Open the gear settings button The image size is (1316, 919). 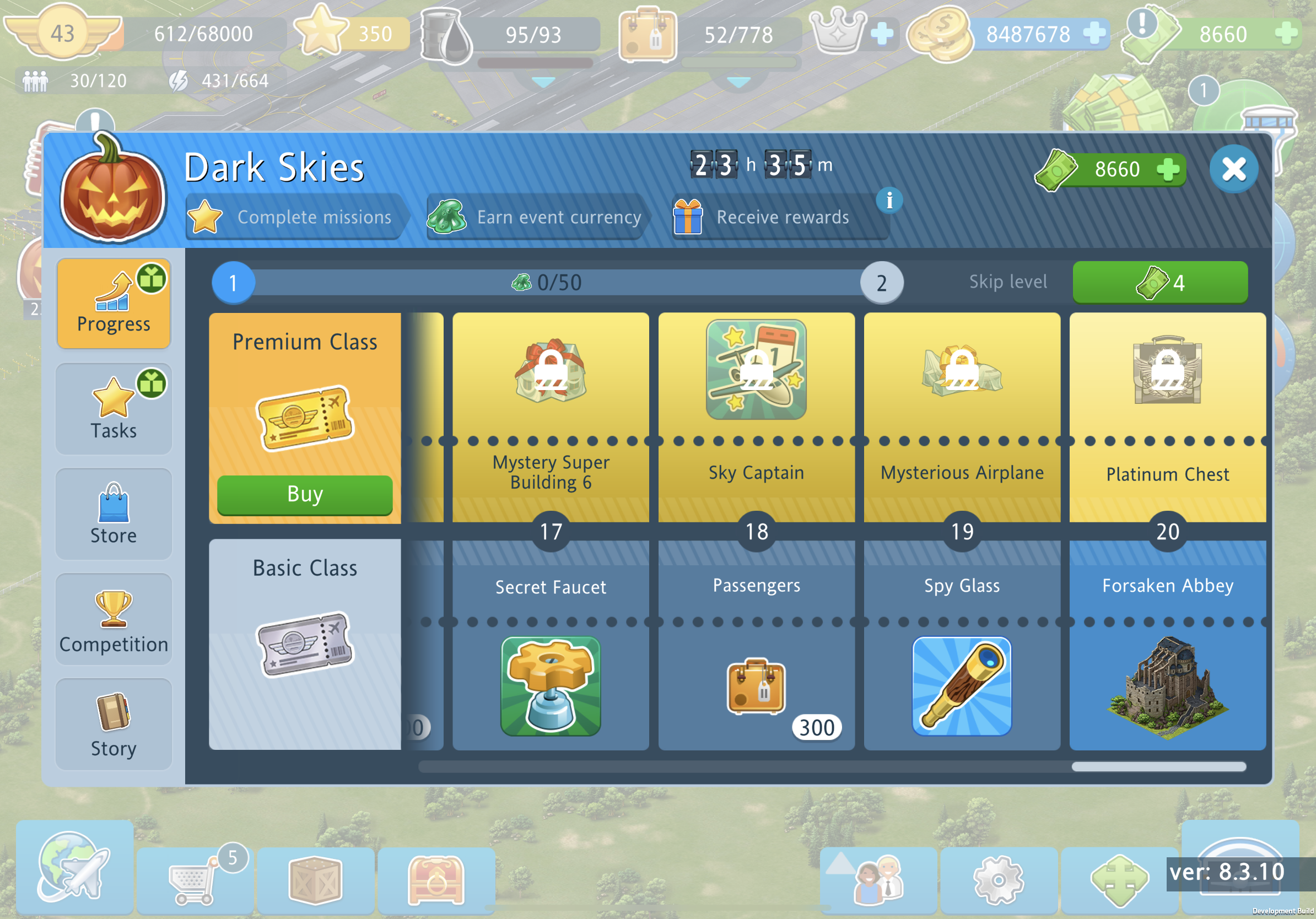tap(998, 879)
